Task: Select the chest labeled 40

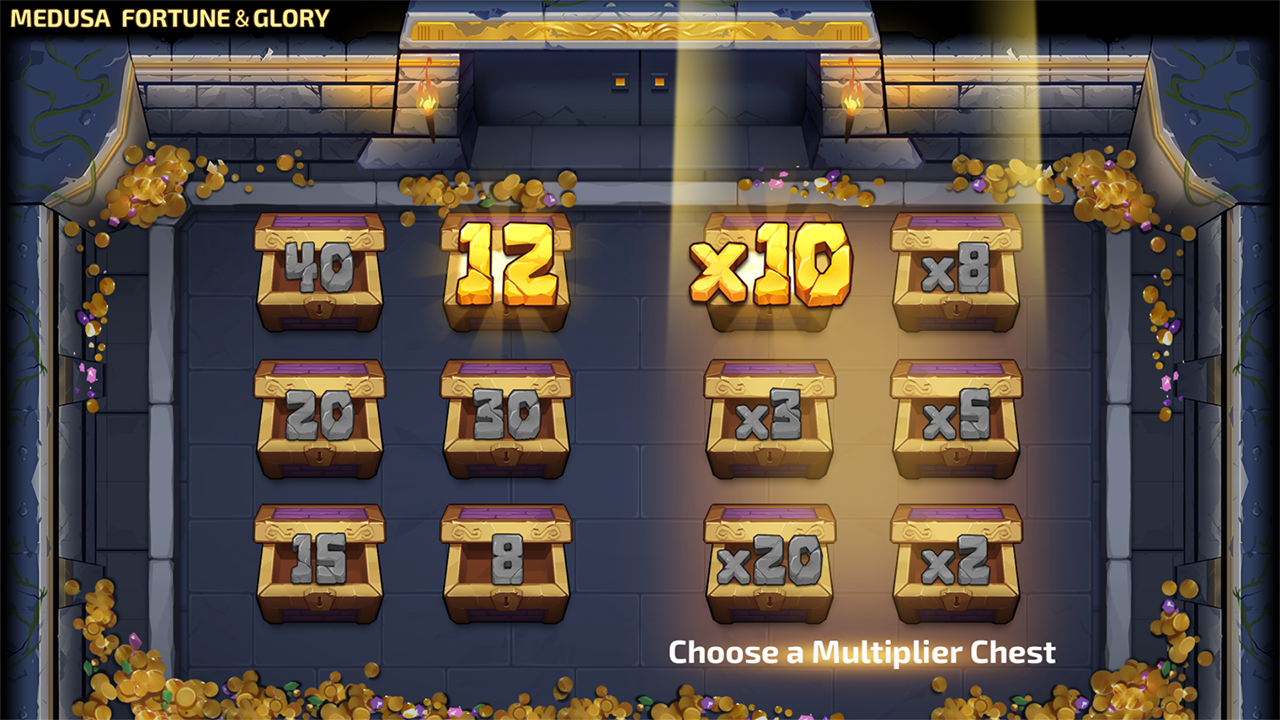Action: (319, 272)
